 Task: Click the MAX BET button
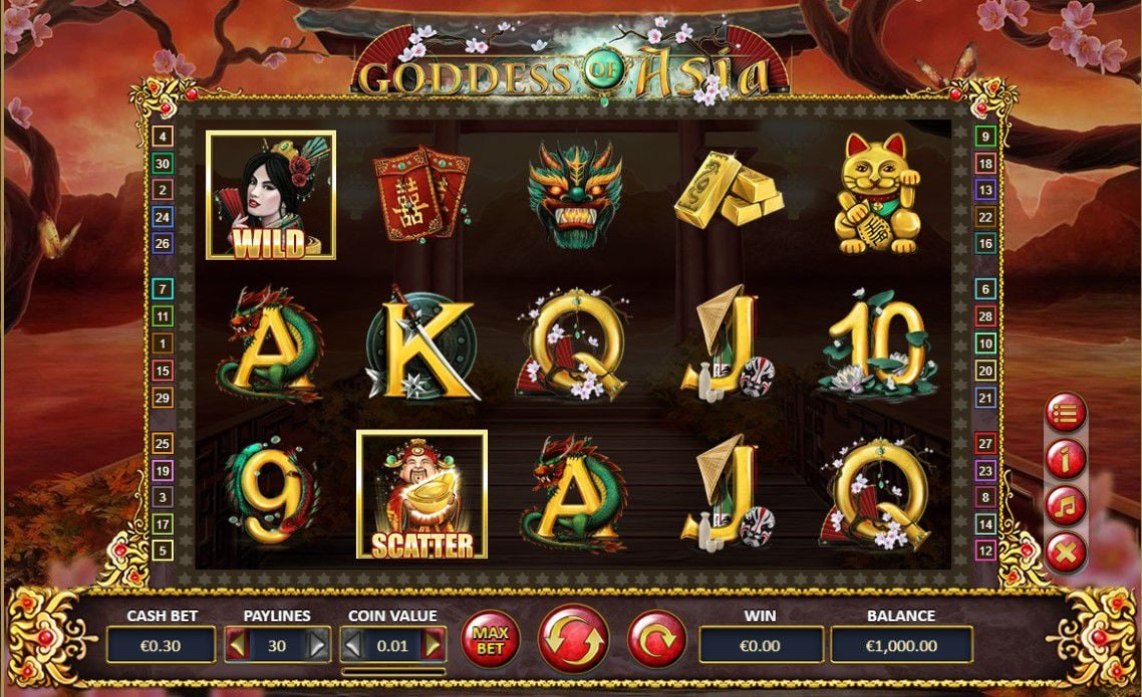tap(490, 640)
